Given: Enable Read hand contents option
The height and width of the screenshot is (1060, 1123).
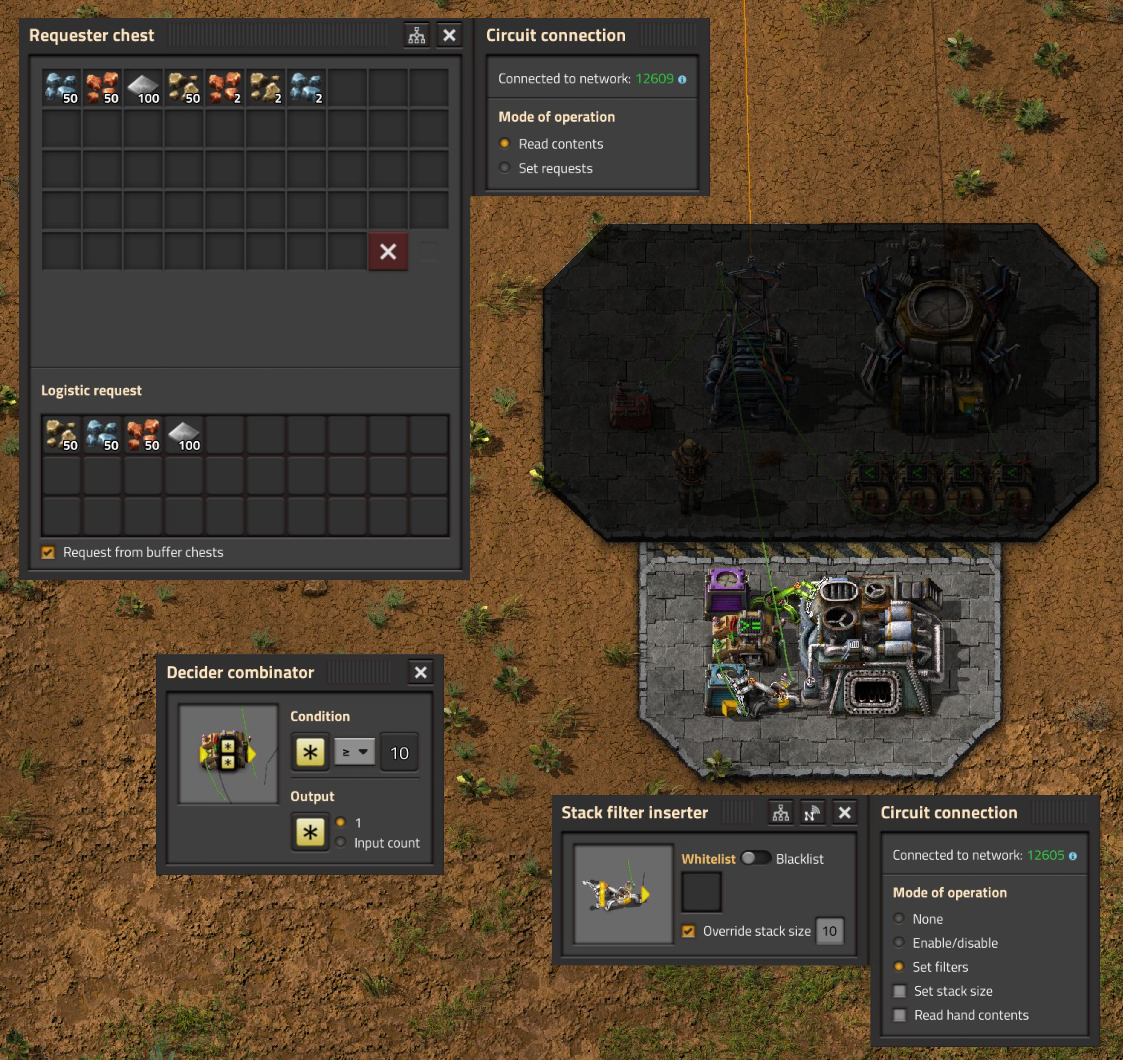Looking at the screenshot, I should pos(900,1015).
